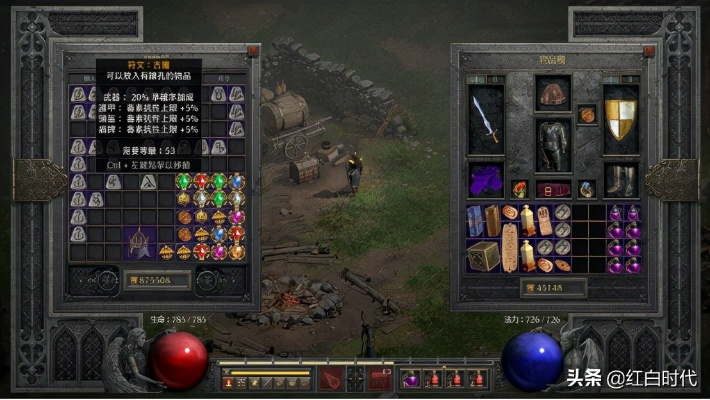Pick the yellow and white shield slot

pos(621,118)
